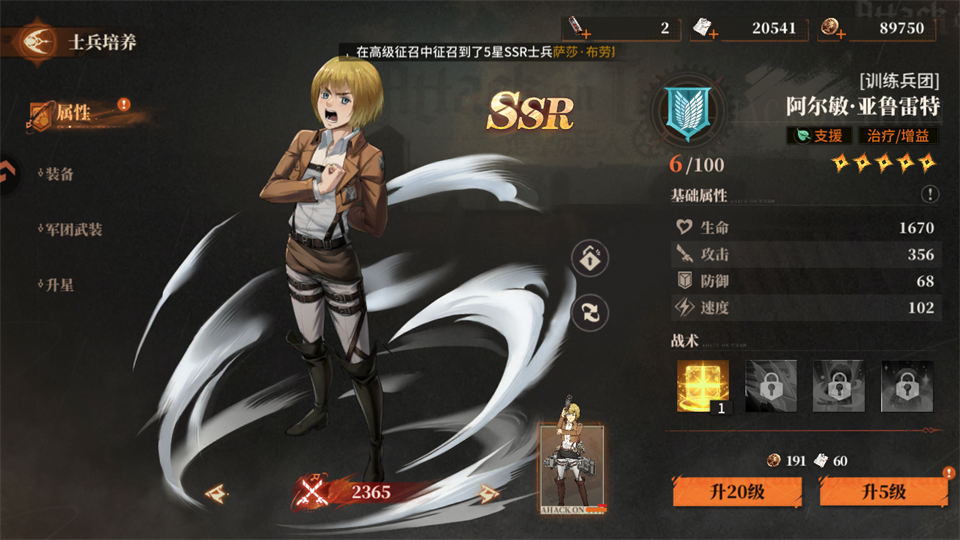
Task: Open the 装备 tab
Action: 59,173
